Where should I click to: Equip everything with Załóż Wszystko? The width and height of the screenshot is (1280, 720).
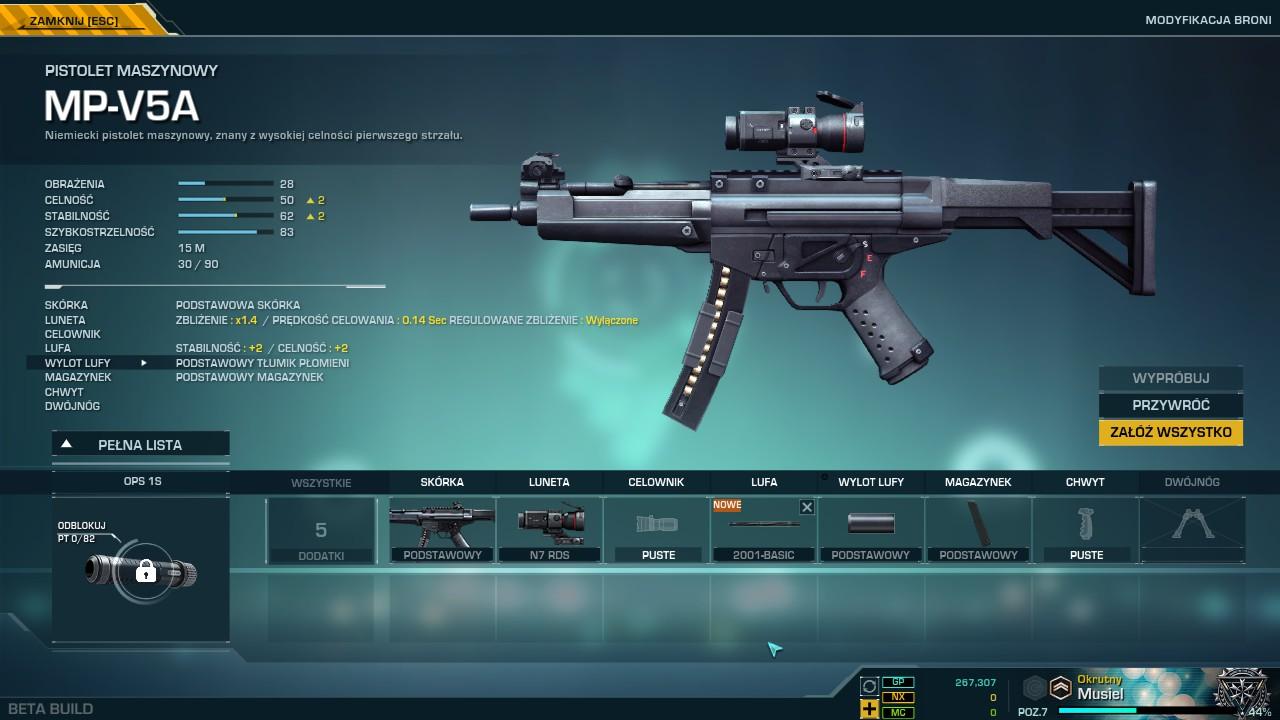click(x=1170, y=432)
